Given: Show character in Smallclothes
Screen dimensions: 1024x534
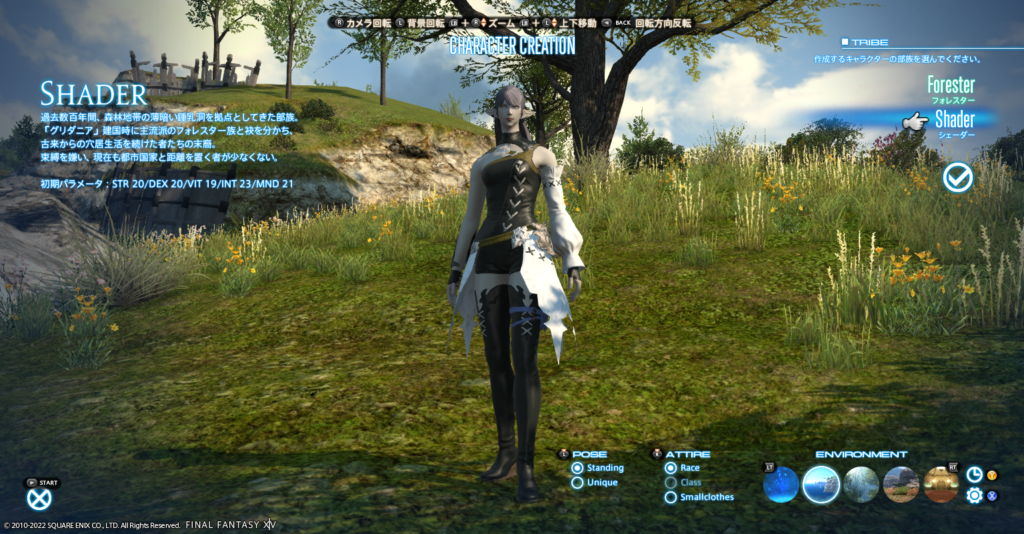Looking at the screenshot, I should [671, 497].
